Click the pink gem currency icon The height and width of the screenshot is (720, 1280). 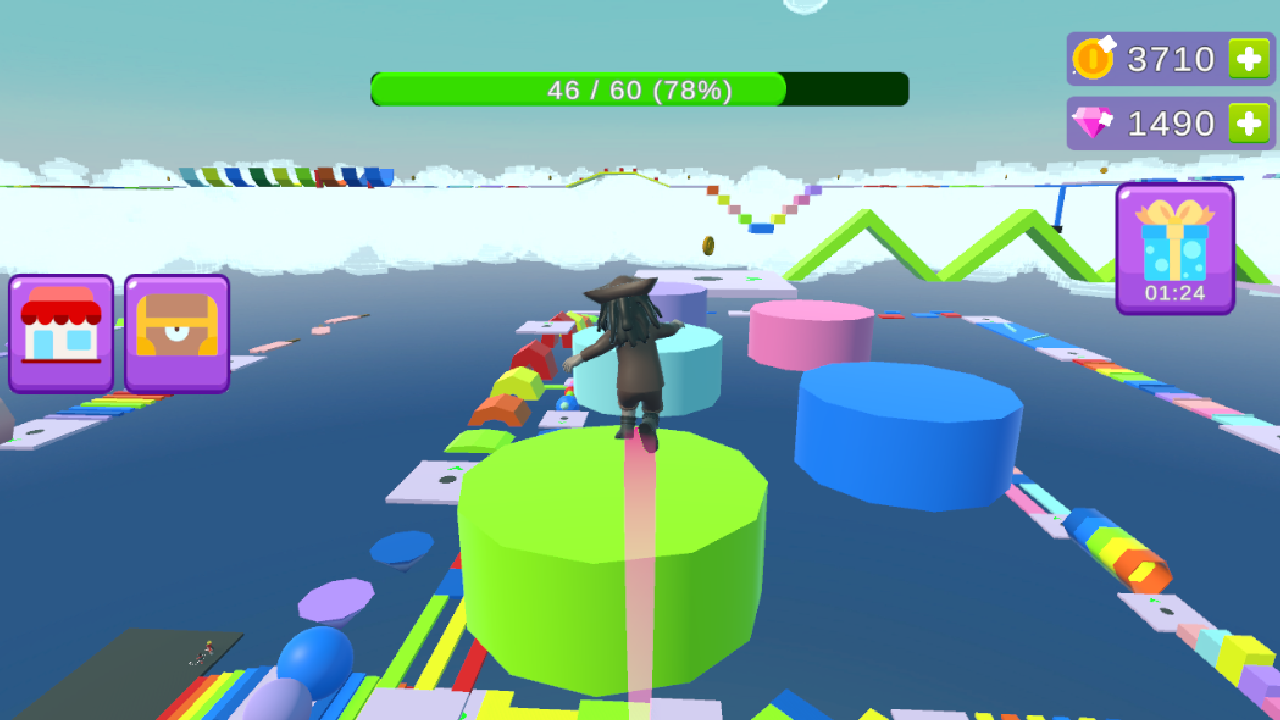(1092, 122)
